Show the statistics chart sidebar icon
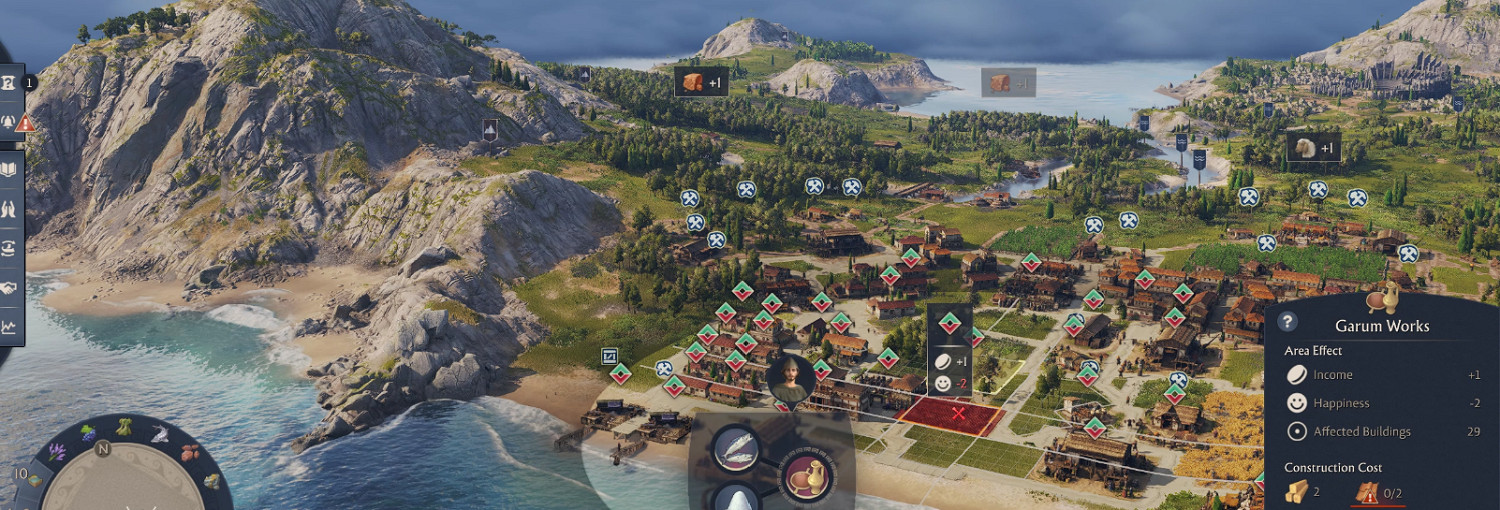The image size is (1500, 510). pyautogui.click(x=9, y=326)
